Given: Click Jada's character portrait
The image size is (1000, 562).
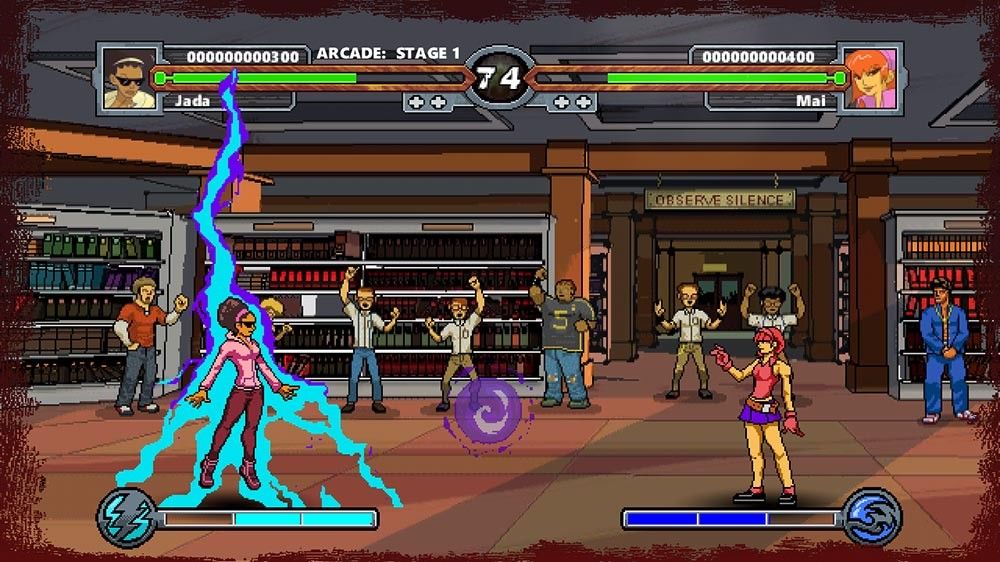Looking at the screenshot, I should [129, 78].
